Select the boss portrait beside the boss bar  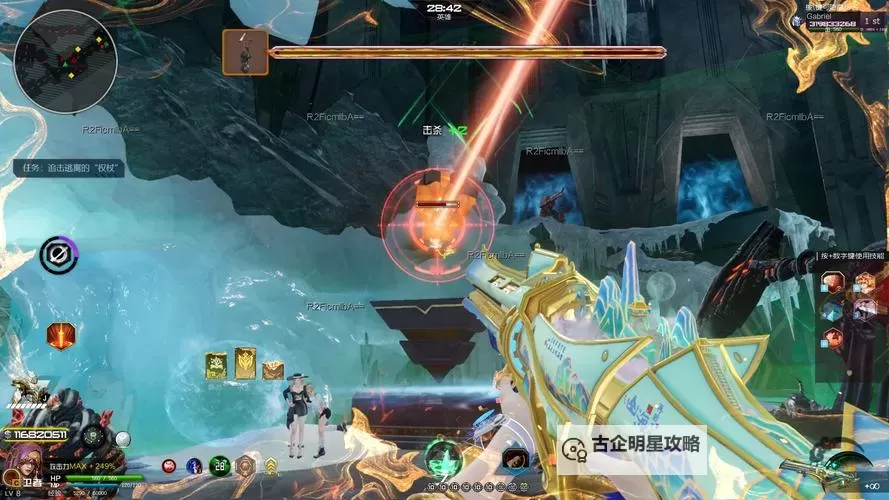[x=244, y=52]
